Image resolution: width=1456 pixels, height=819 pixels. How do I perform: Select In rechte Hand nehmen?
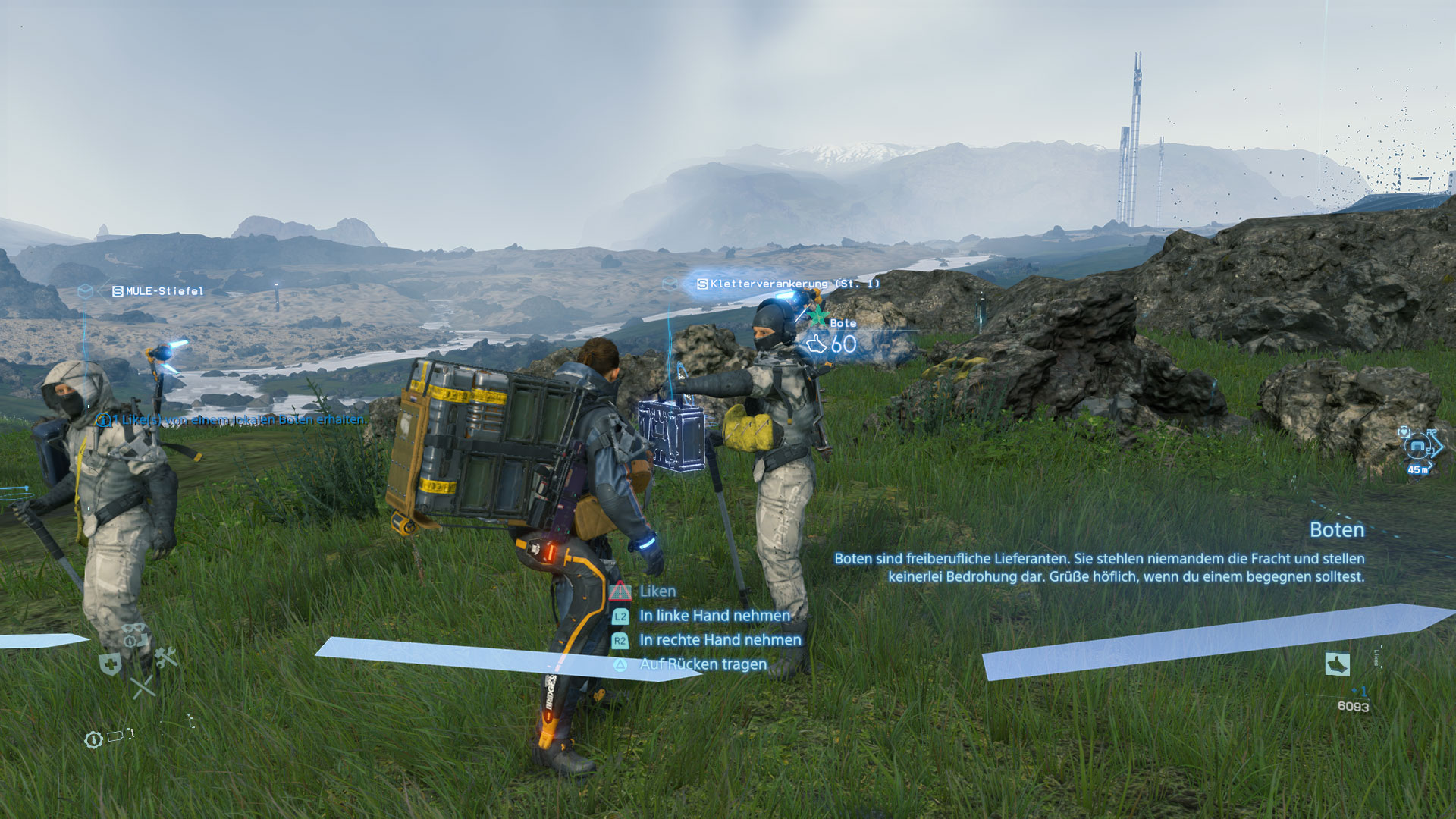720,640
